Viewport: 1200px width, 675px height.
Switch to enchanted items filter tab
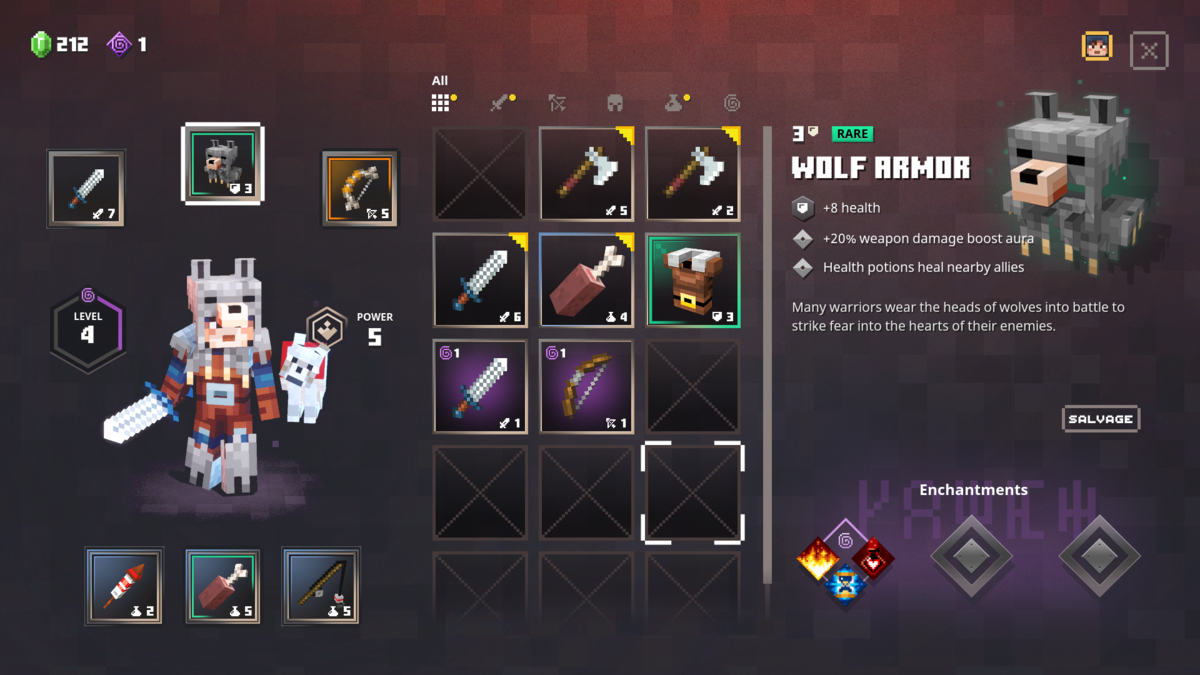pos(732,102)
